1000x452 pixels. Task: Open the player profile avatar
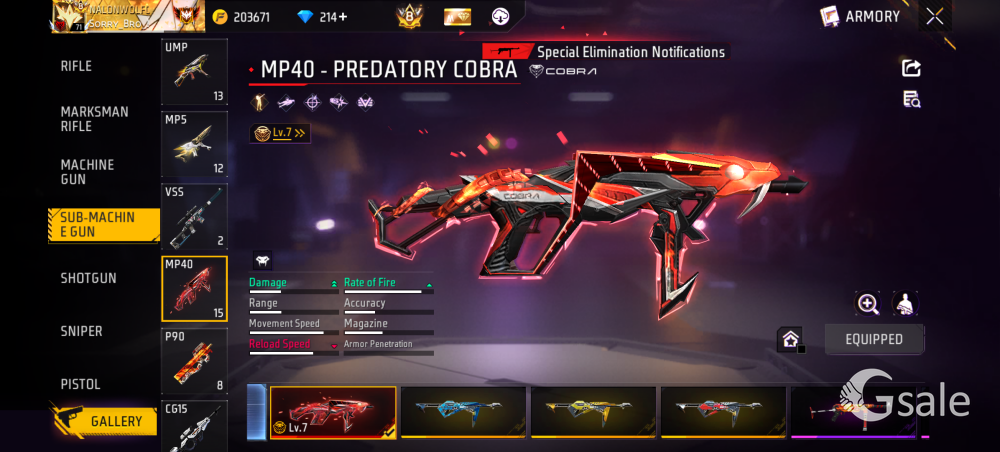[66, 16]
